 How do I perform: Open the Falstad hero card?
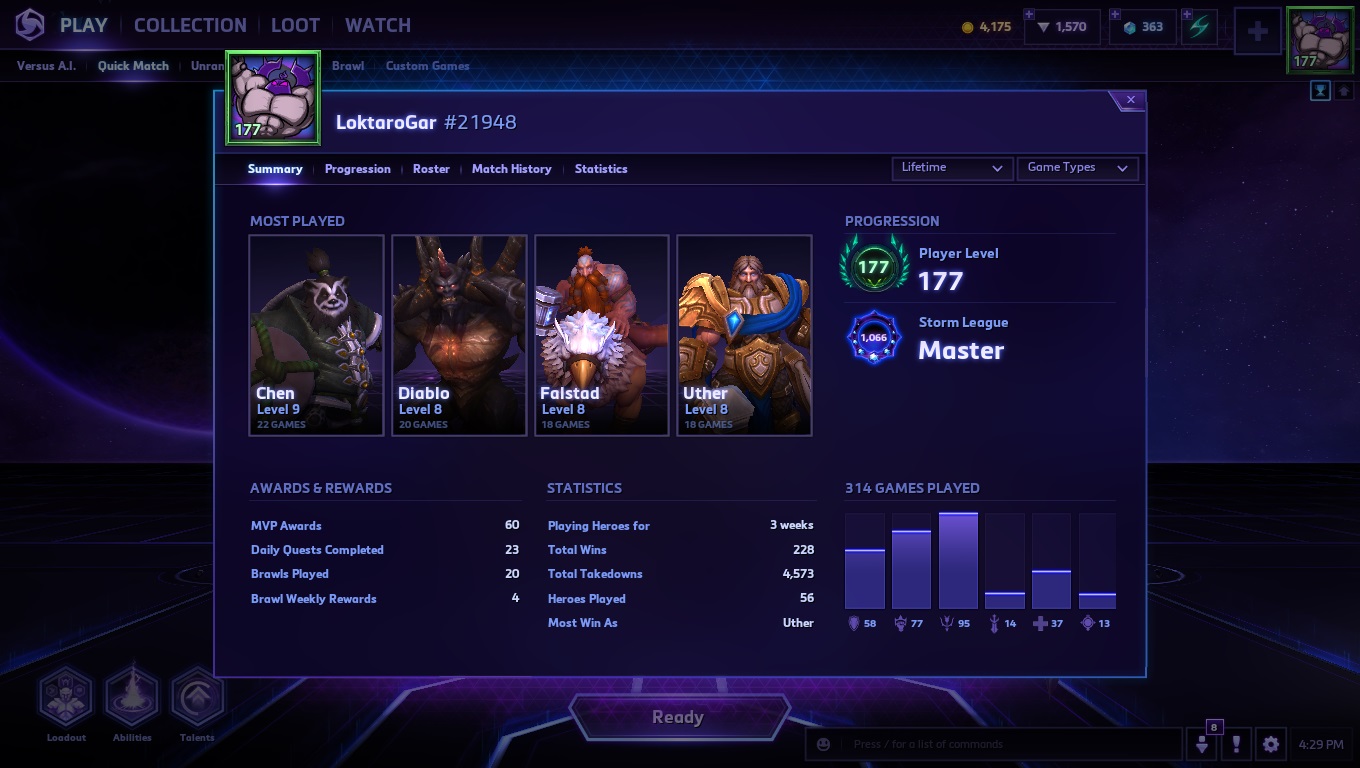[x=601, y=335]
